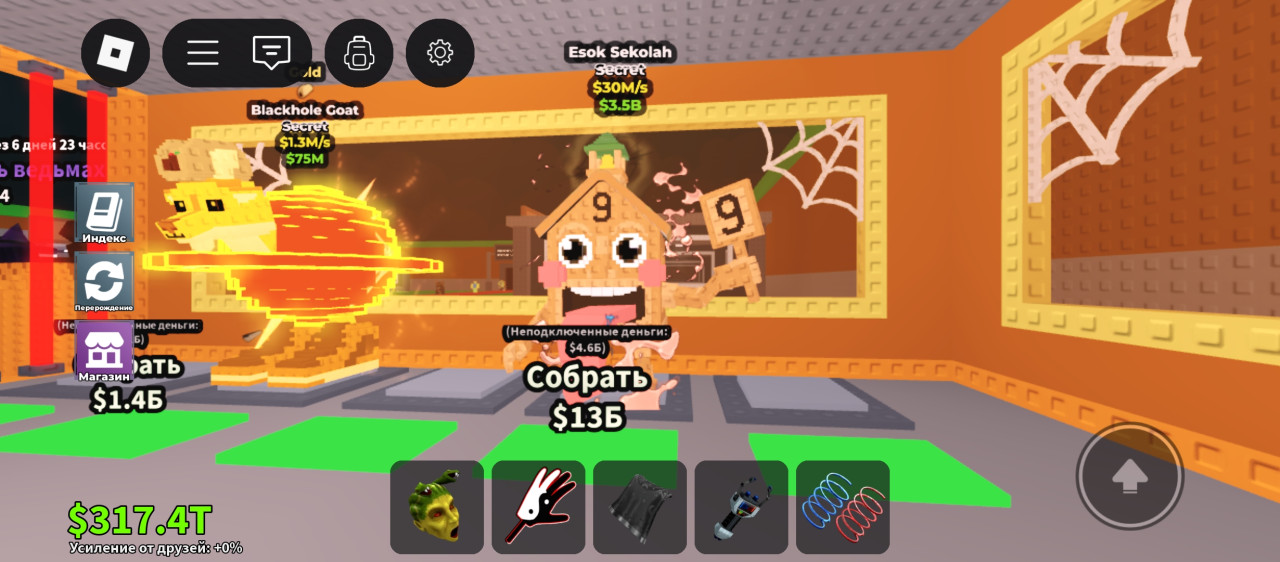Viewport: 1280px width, 562px height.
Task: Open the backpack inventory
Action: pyautogui.click(x=358, y=53)
